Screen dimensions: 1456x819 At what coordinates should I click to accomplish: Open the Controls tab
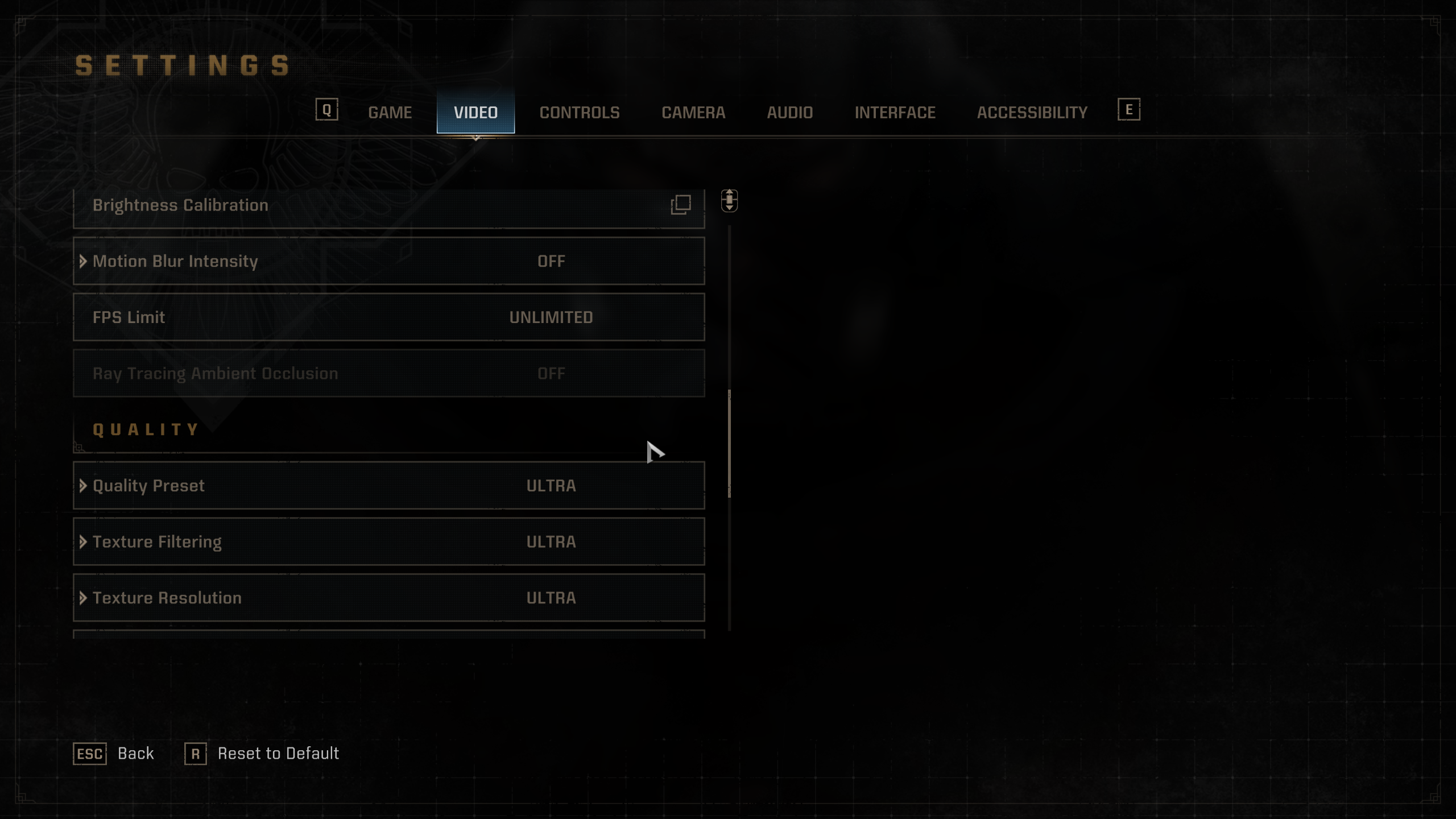coord(579,113)
